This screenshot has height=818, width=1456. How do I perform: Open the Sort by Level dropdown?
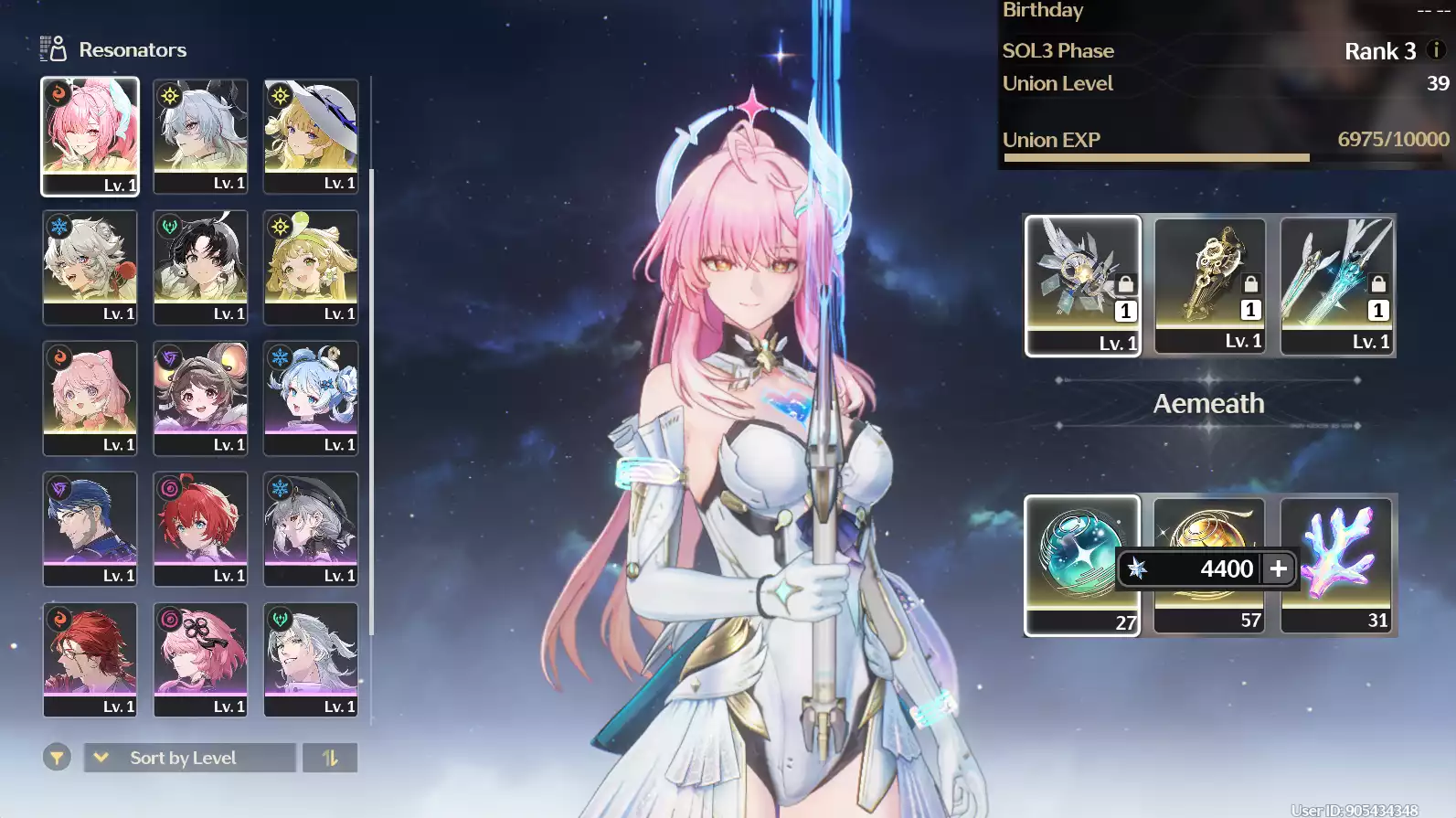tap(189, 758)
